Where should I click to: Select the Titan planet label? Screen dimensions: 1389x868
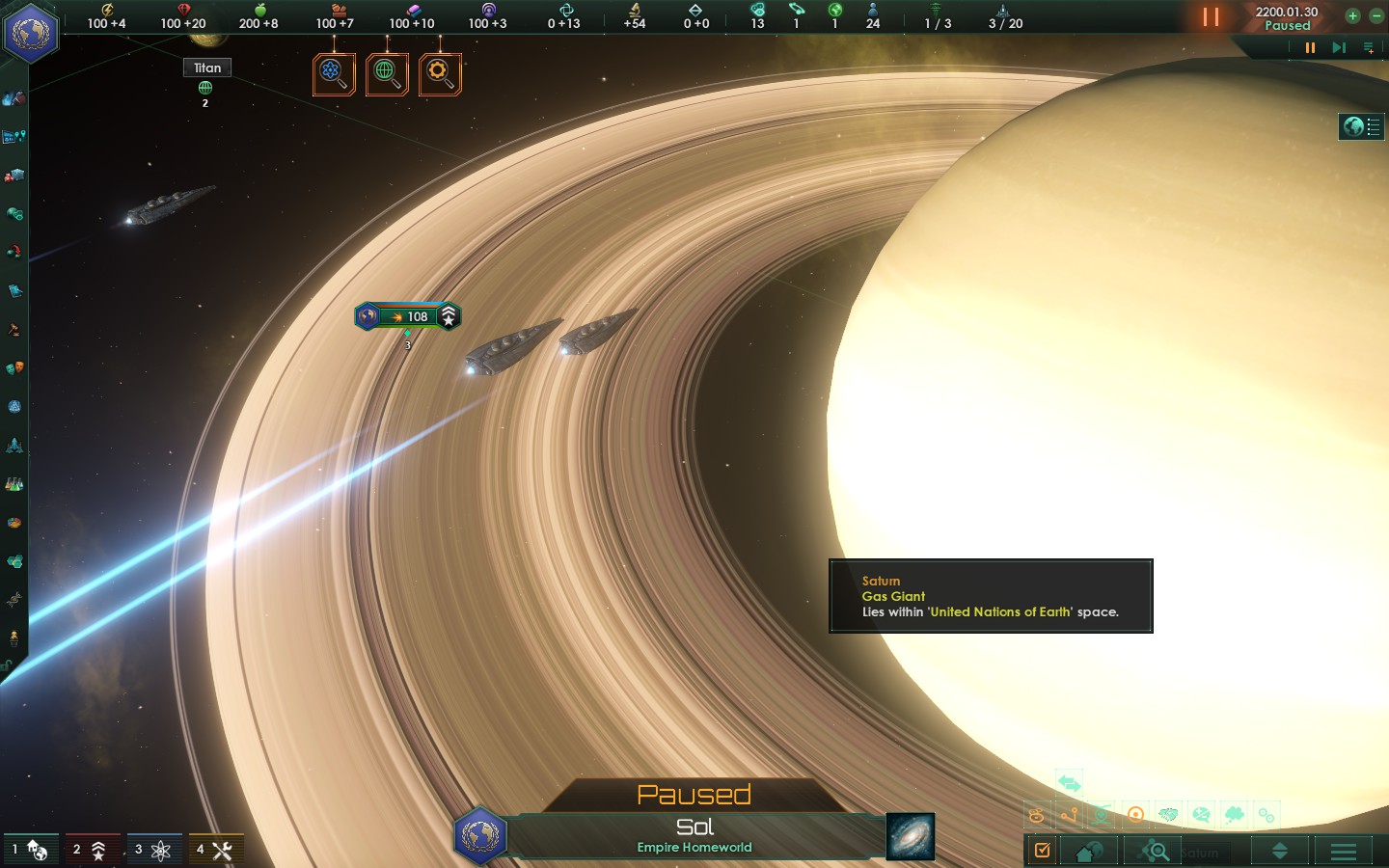(207, 68)
